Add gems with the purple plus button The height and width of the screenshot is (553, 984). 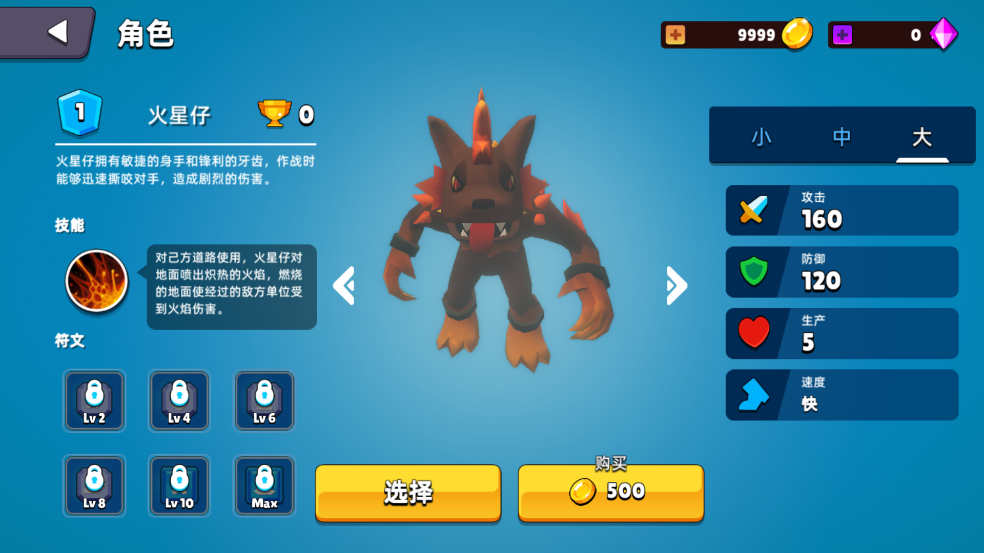(843, 35)
